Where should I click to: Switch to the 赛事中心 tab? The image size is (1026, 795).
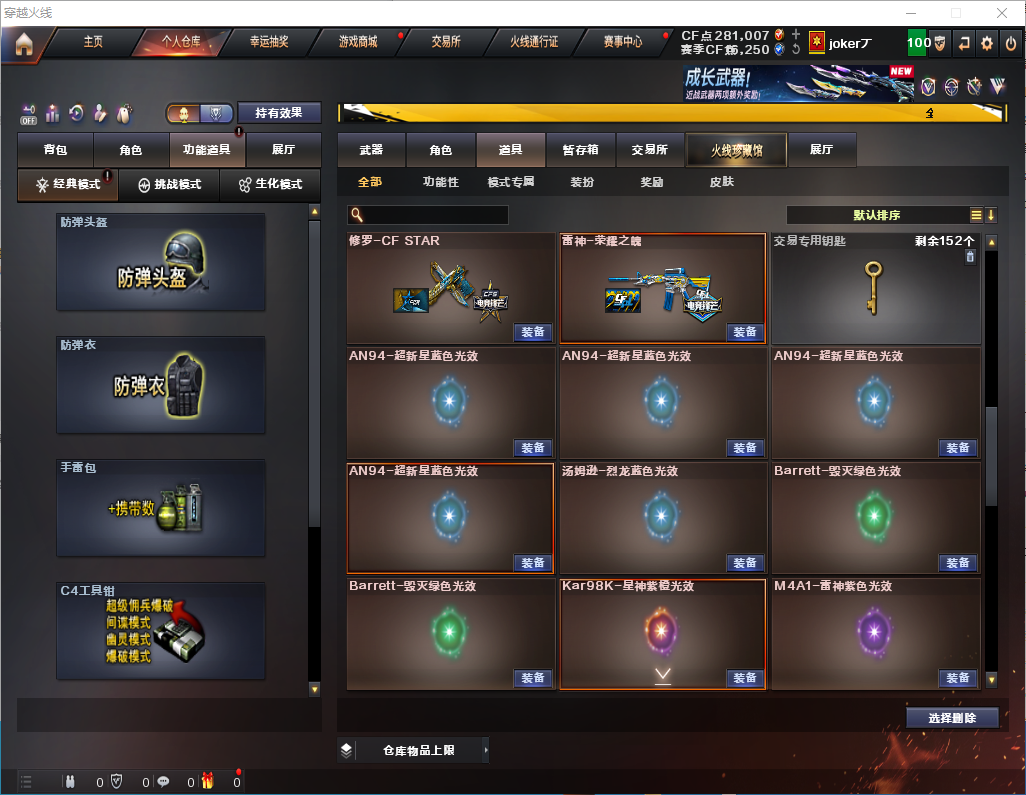(x=623, y=42)
